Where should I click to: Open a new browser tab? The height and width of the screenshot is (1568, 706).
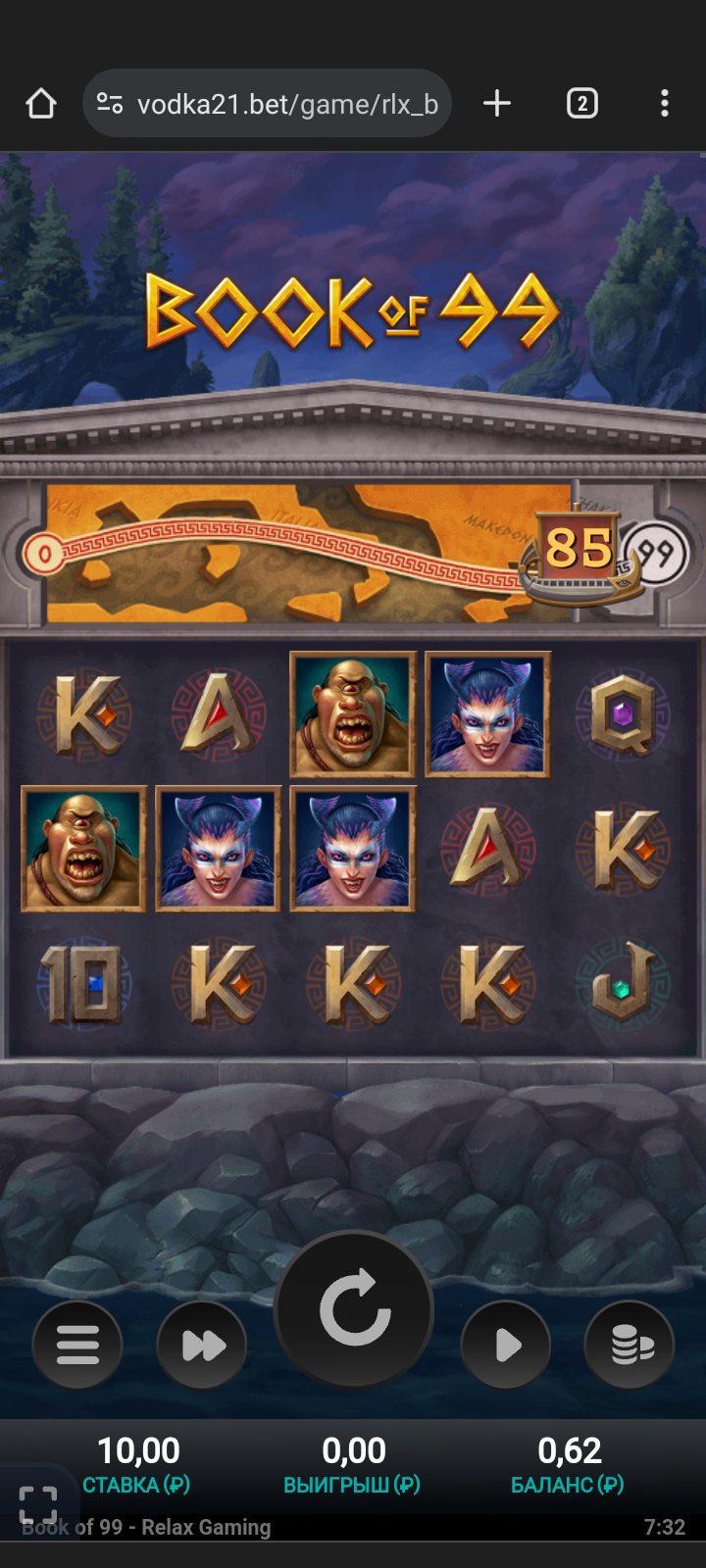[x=497, y=104]
